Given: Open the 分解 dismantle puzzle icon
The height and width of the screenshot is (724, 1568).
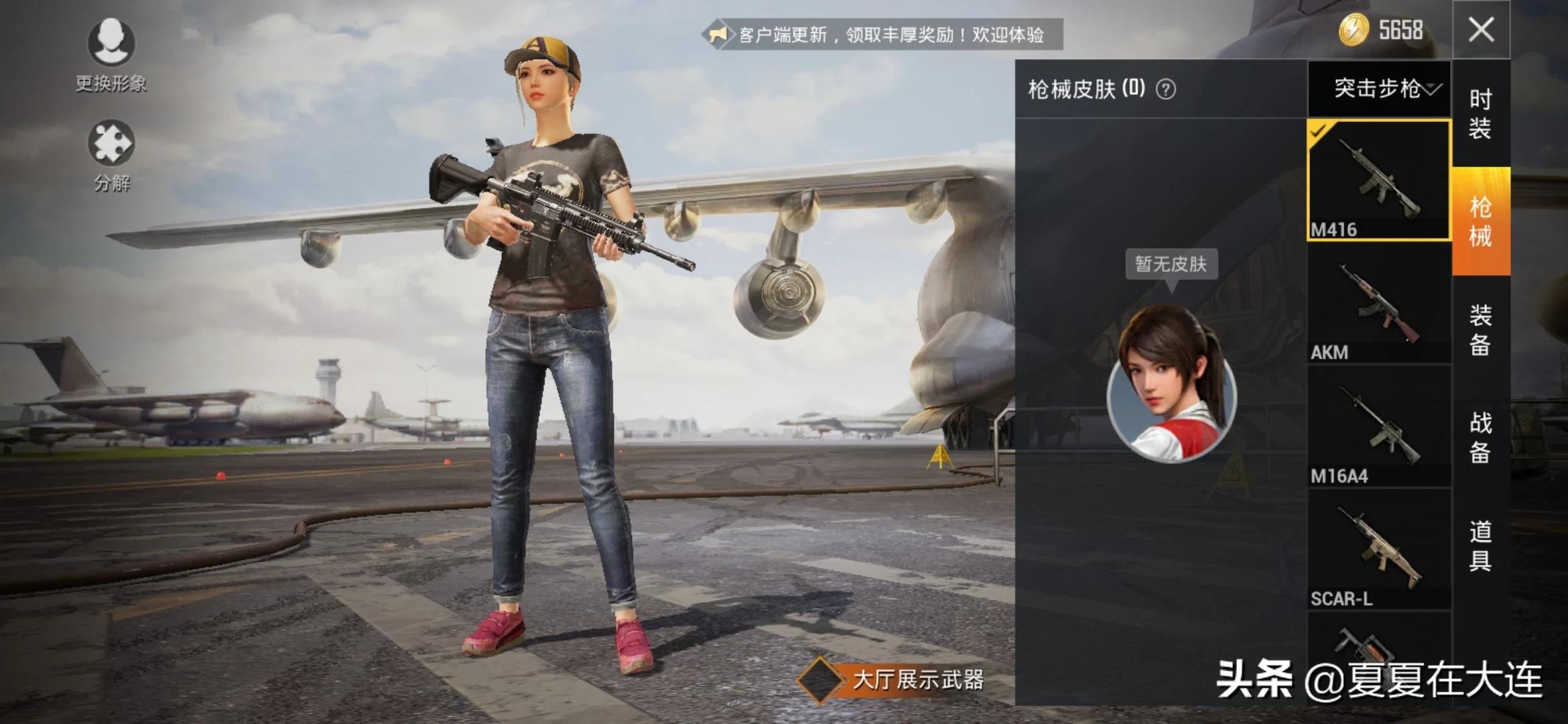Looking at the screenshot, I should pos(111,143).
